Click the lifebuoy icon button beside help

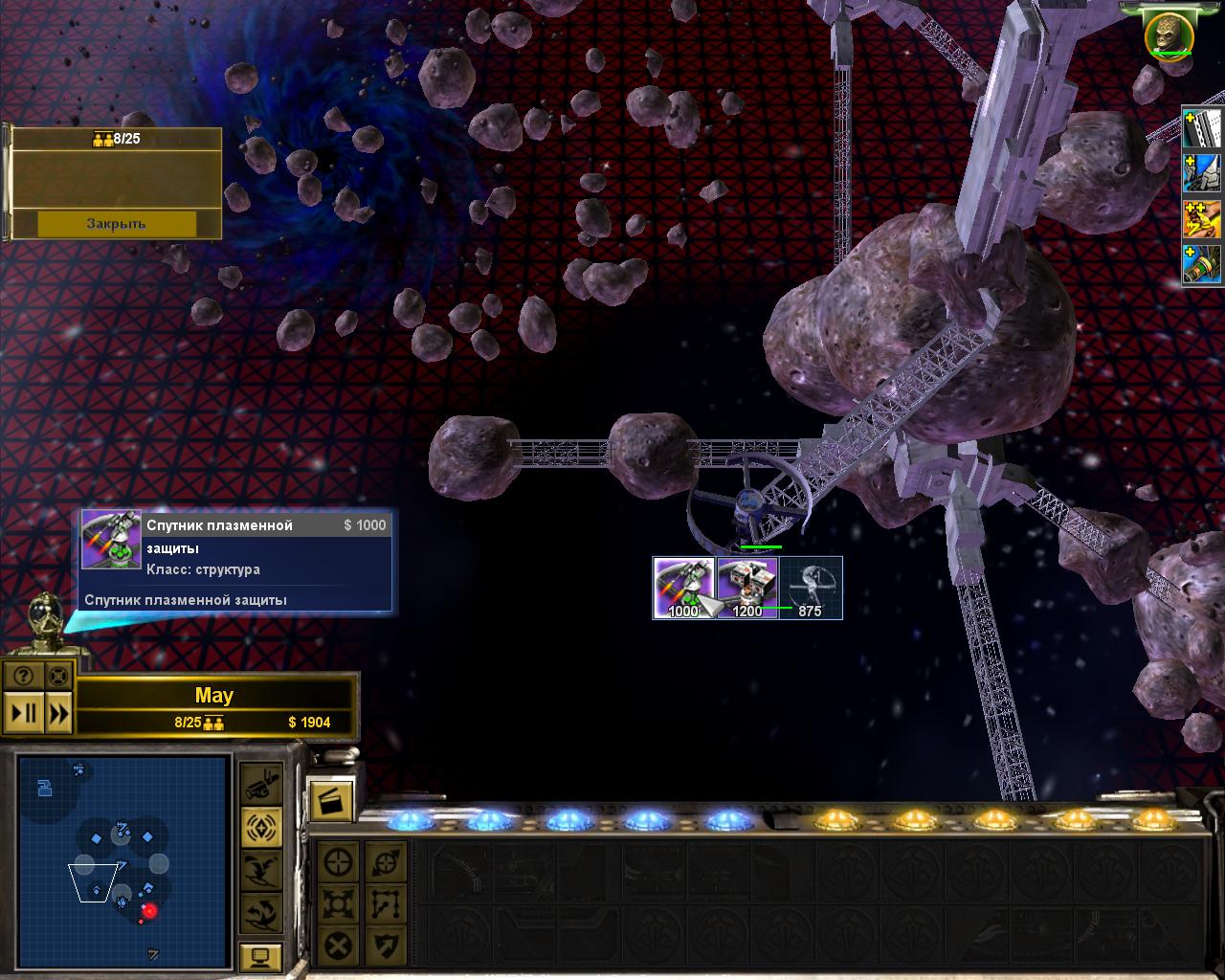tap(58, 676)
